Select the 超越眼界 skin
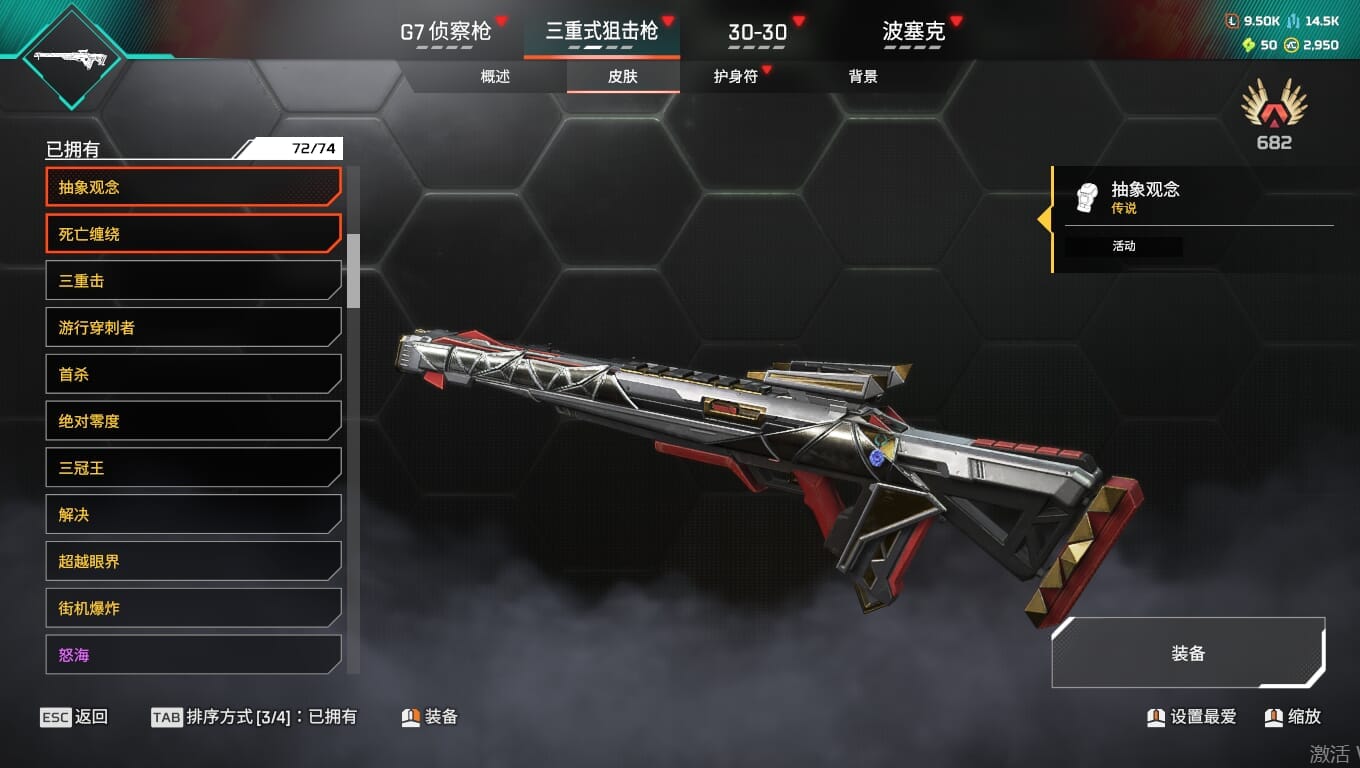This screenshot has height=768, width=1360. [x=193, y=562]
